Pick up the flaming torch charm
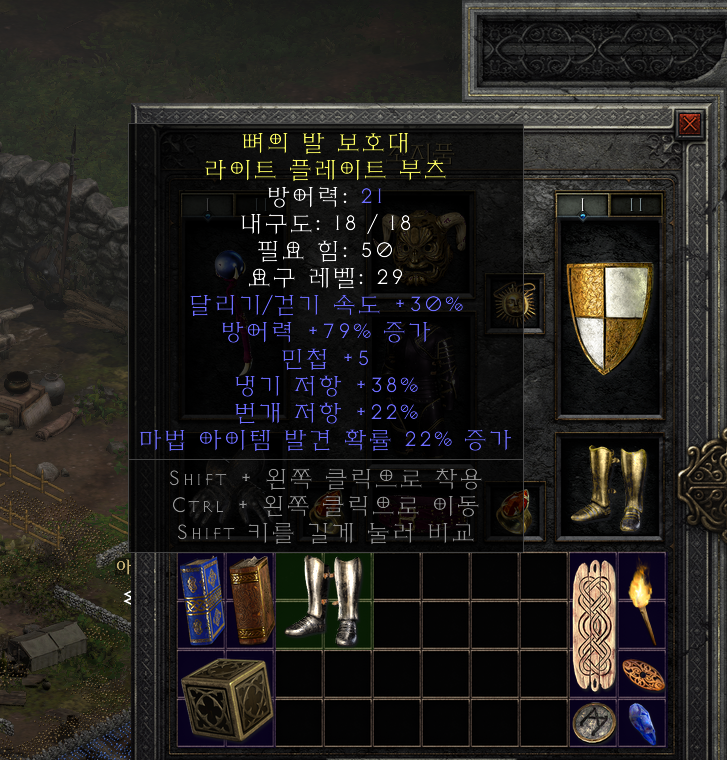The width and height of the screenshot is (727, 760). tap(641, 599)
